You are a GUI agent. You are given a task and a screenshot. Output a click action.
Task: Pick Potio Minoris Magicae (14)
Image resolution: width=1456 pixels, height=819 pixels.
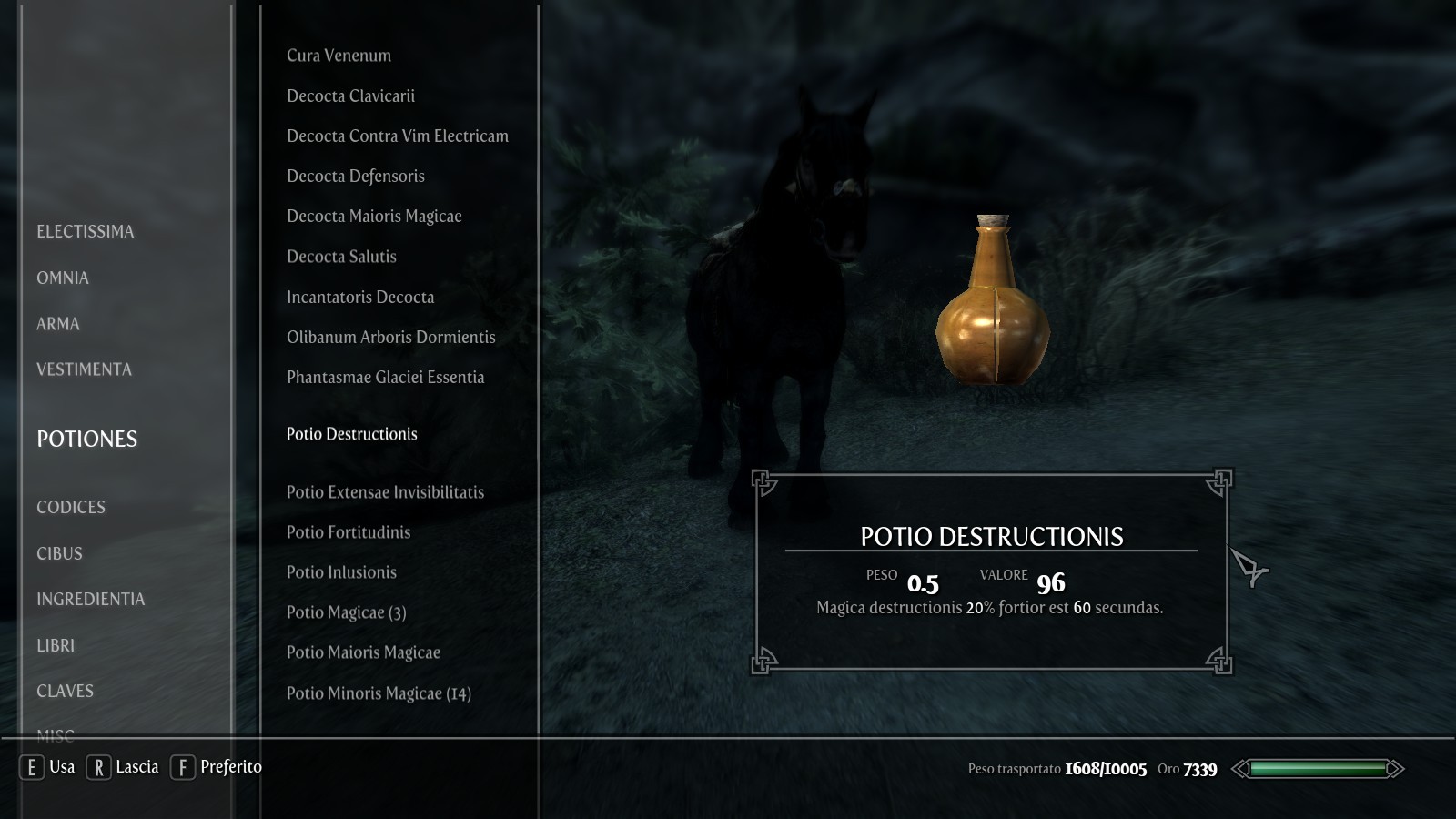tap(379, 693)
